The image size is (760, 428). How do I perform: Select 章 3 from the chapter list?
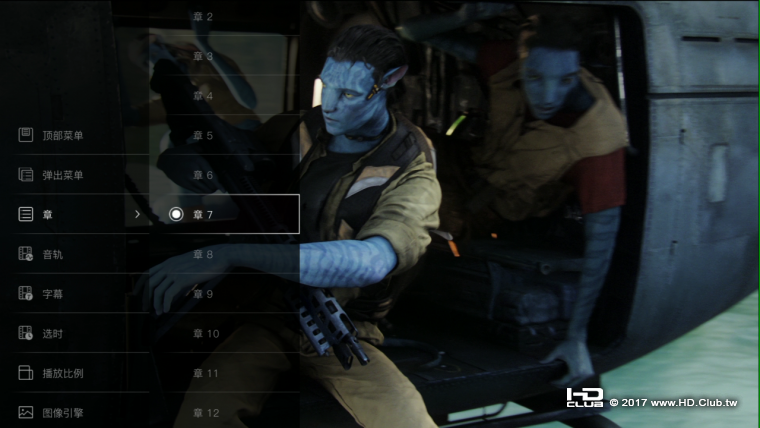(203, 57)
